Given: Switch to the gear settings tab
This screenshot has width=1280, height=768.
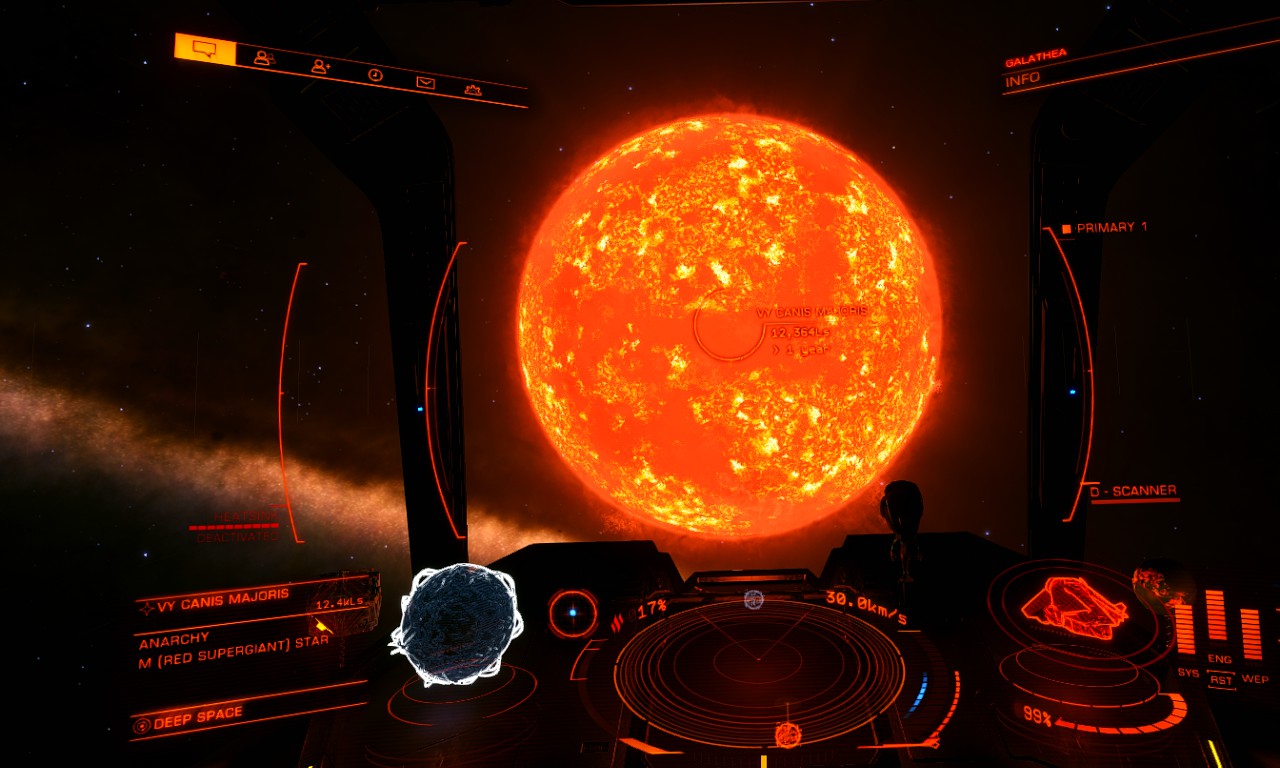Looking at the screenshot, I should (474, 90).
